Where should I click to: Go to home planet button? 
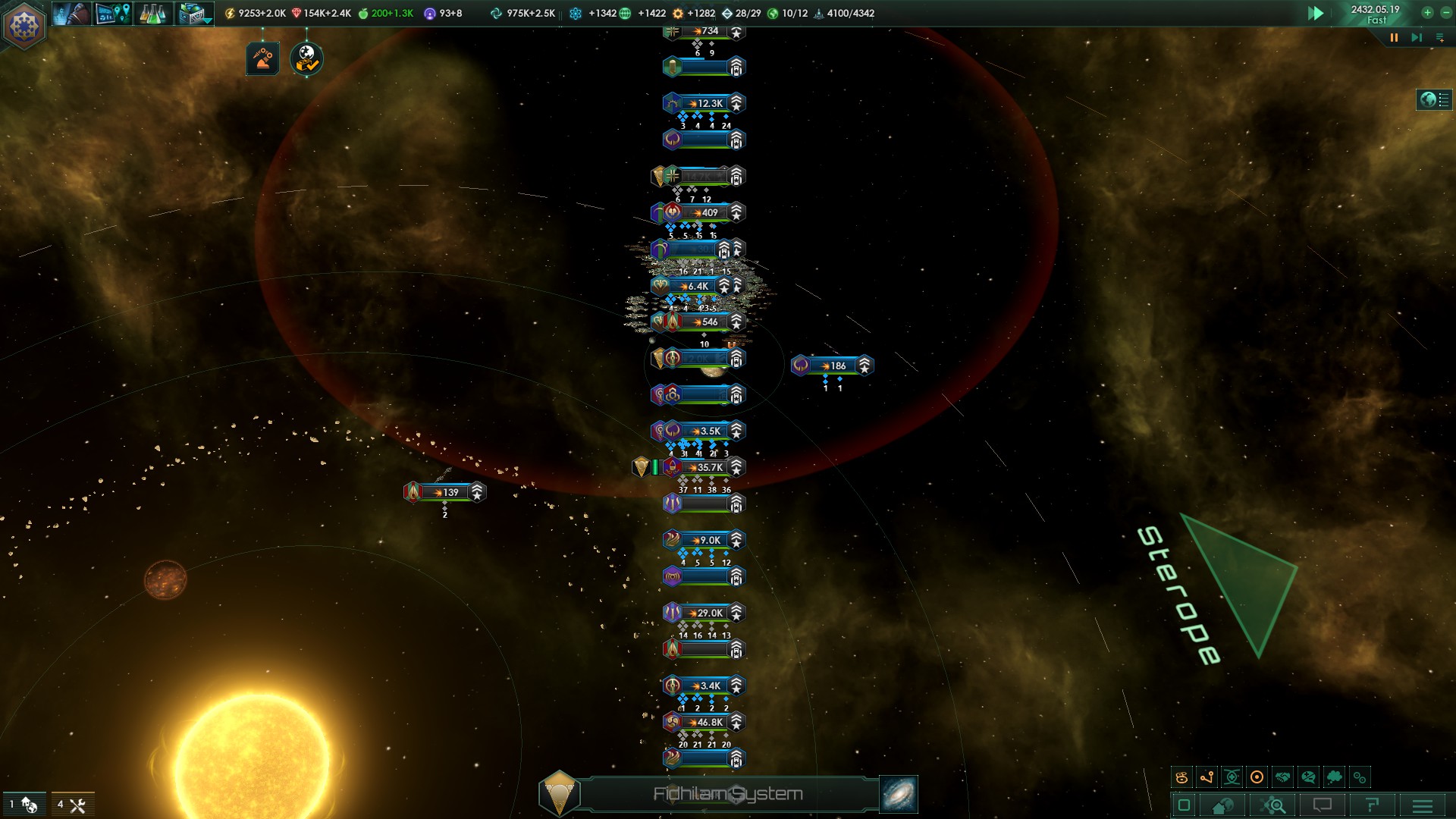coord(1222,805)
